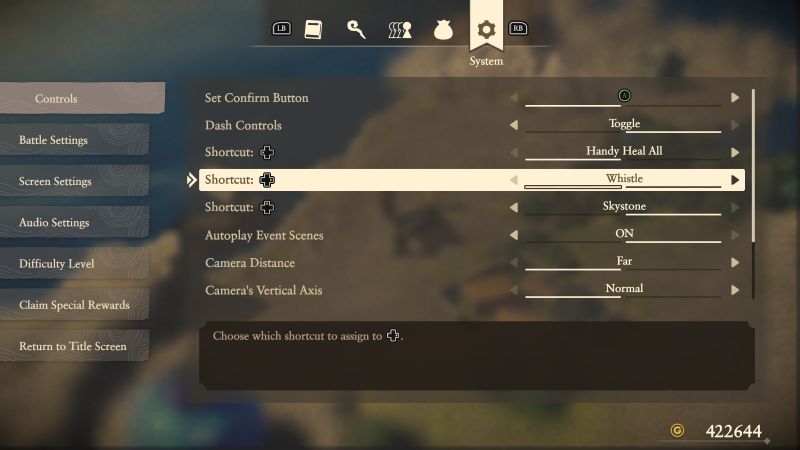
Task: Select the System gear tab
Action: point(486,30)
